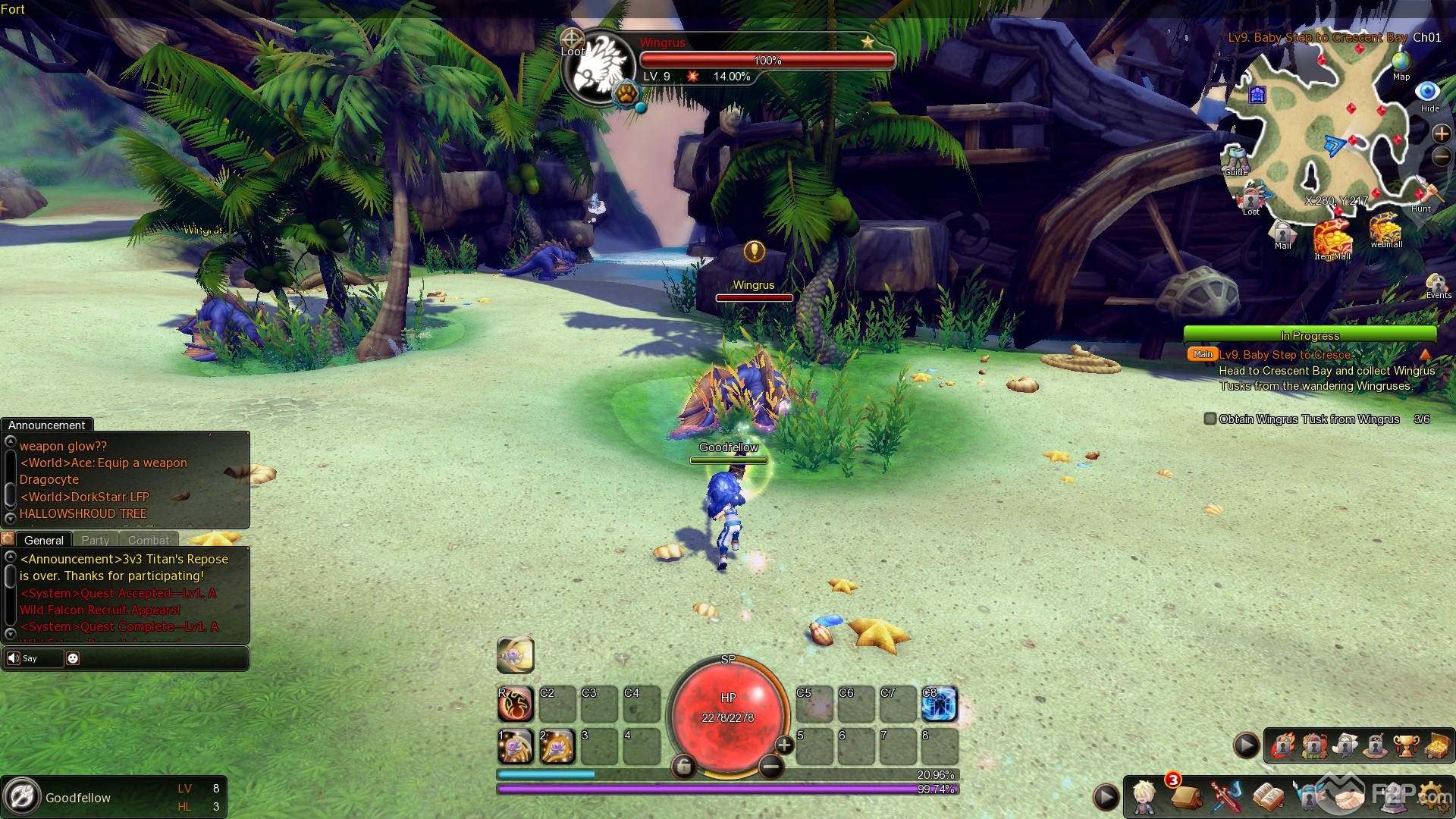Open the Combat chat tab
This screenshot has width=1456, height=819.
[x=148, y=540]
